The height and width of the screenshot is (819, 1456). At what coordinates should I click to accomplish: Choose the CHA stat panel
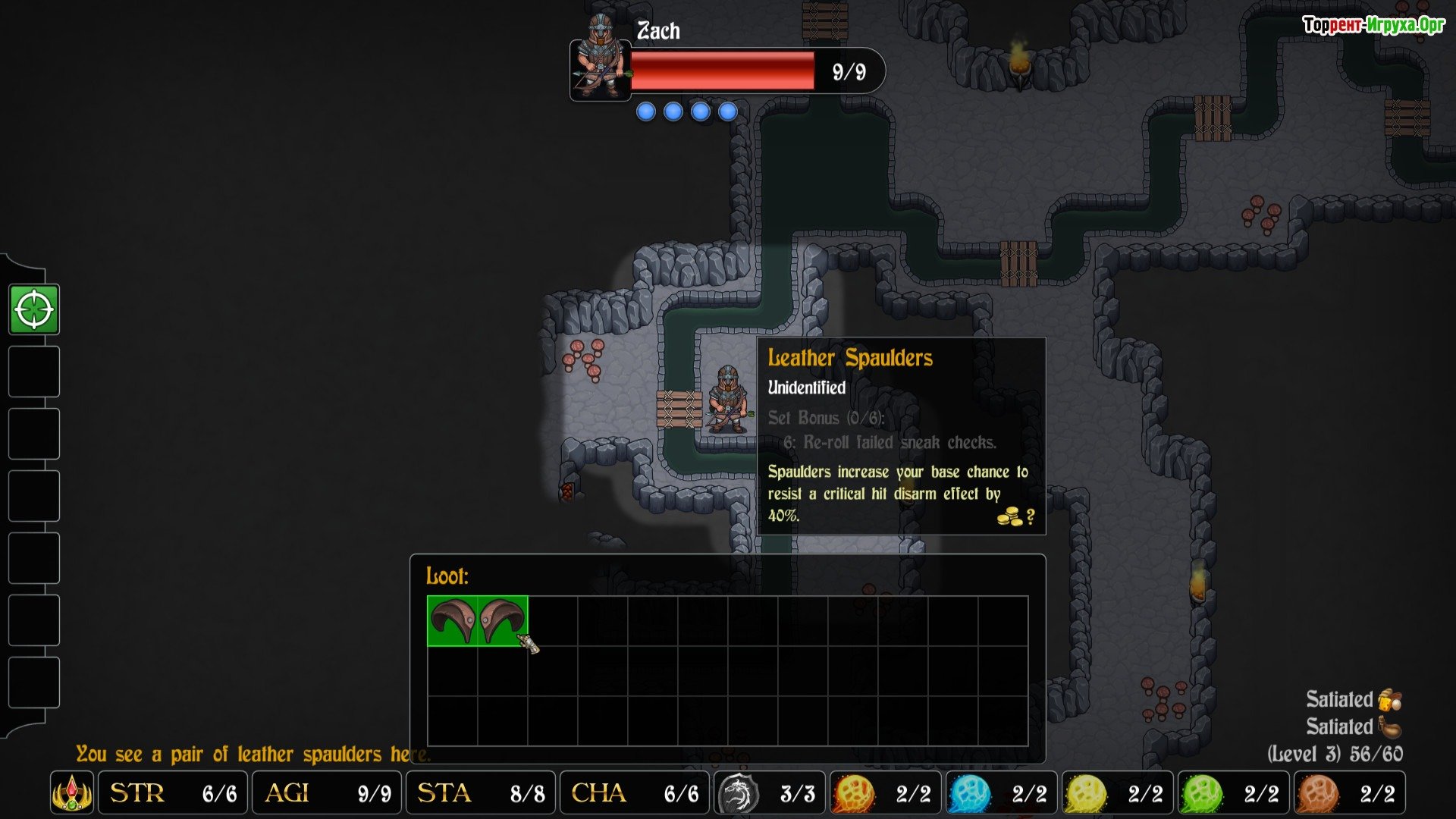pyautogui.click(x=635, y=793)
